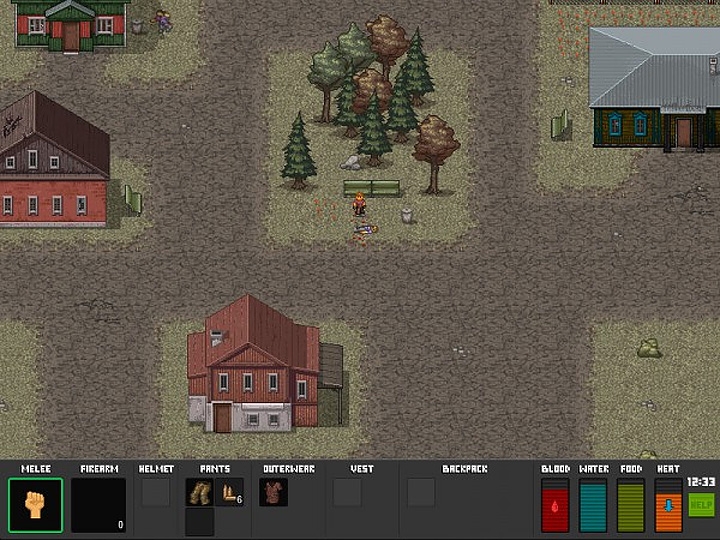720x540 pixels.
Task: Select the fist melee weapon slot
Action: point(35,505)
